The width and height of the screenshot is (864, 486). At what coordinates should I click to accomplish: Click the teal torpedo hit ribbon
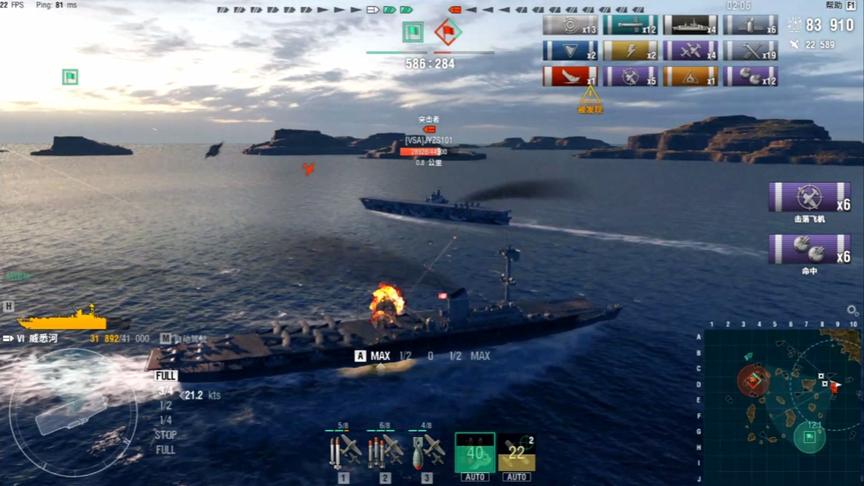click(630, 25)
